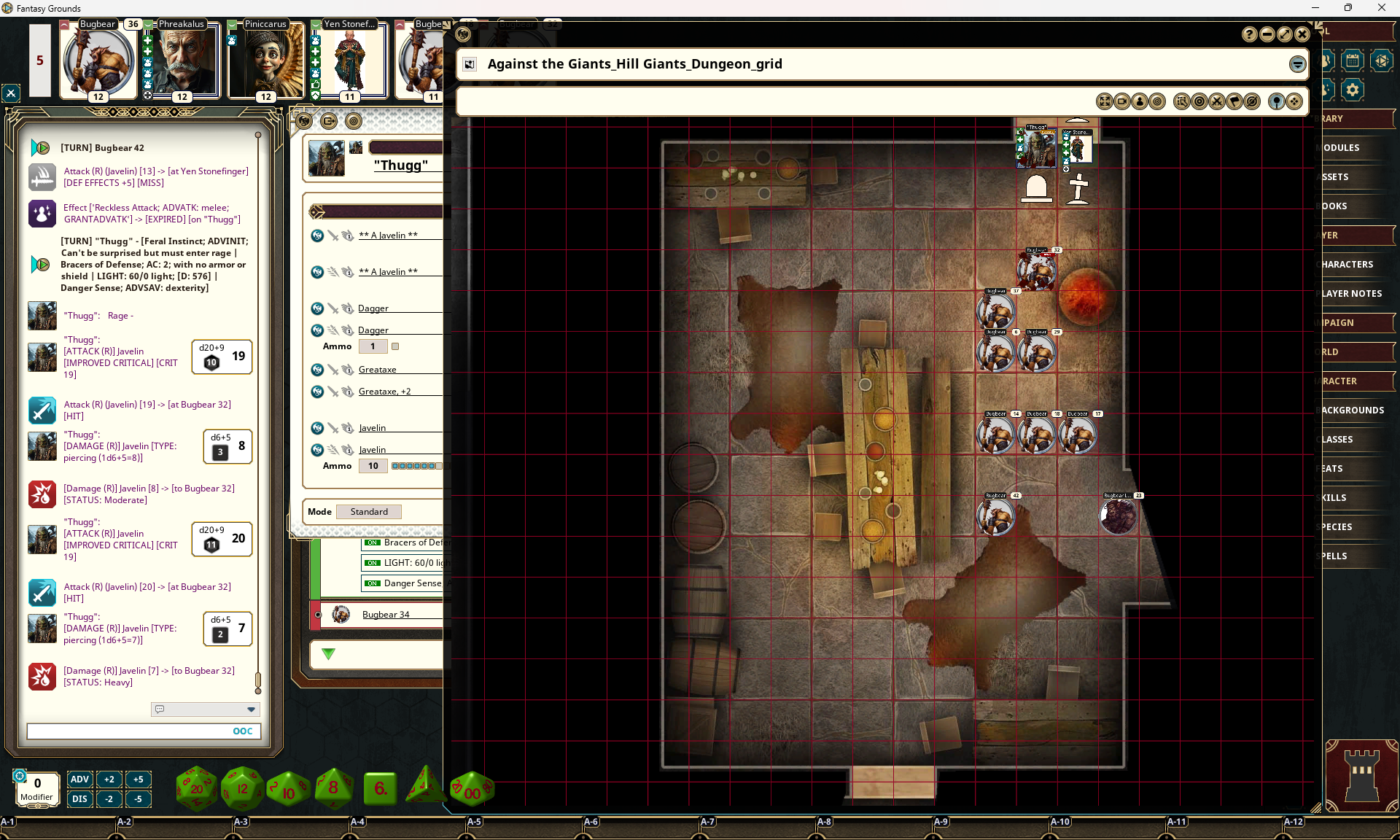This screenshot has width=1400, height=840.
Task: Select Bugbear 34 in combat tracker
Action: pyautogui.click(x=386, y=615)
